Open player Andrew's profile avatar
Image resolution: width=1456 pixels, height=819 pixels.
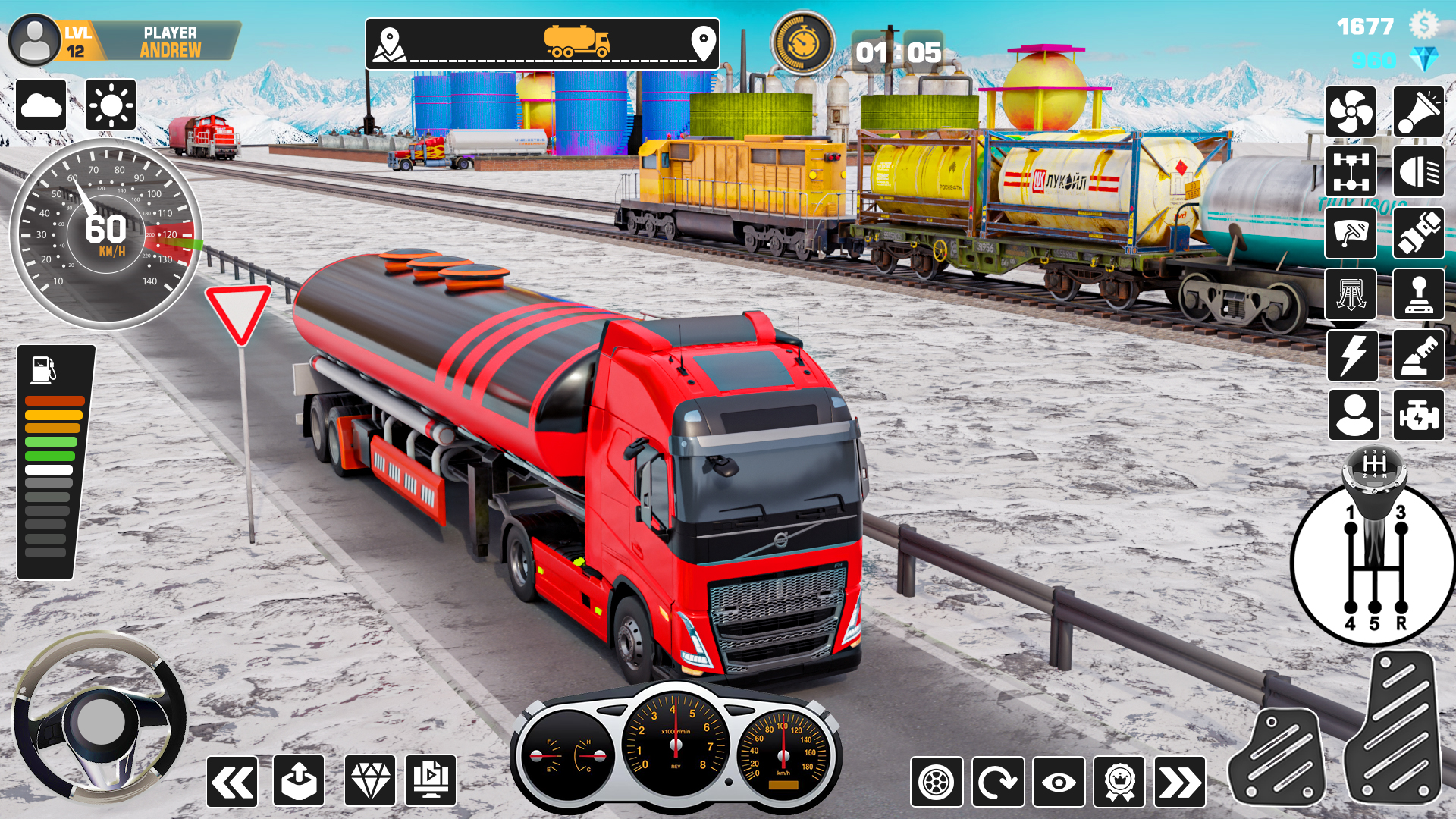pos(34,40)
